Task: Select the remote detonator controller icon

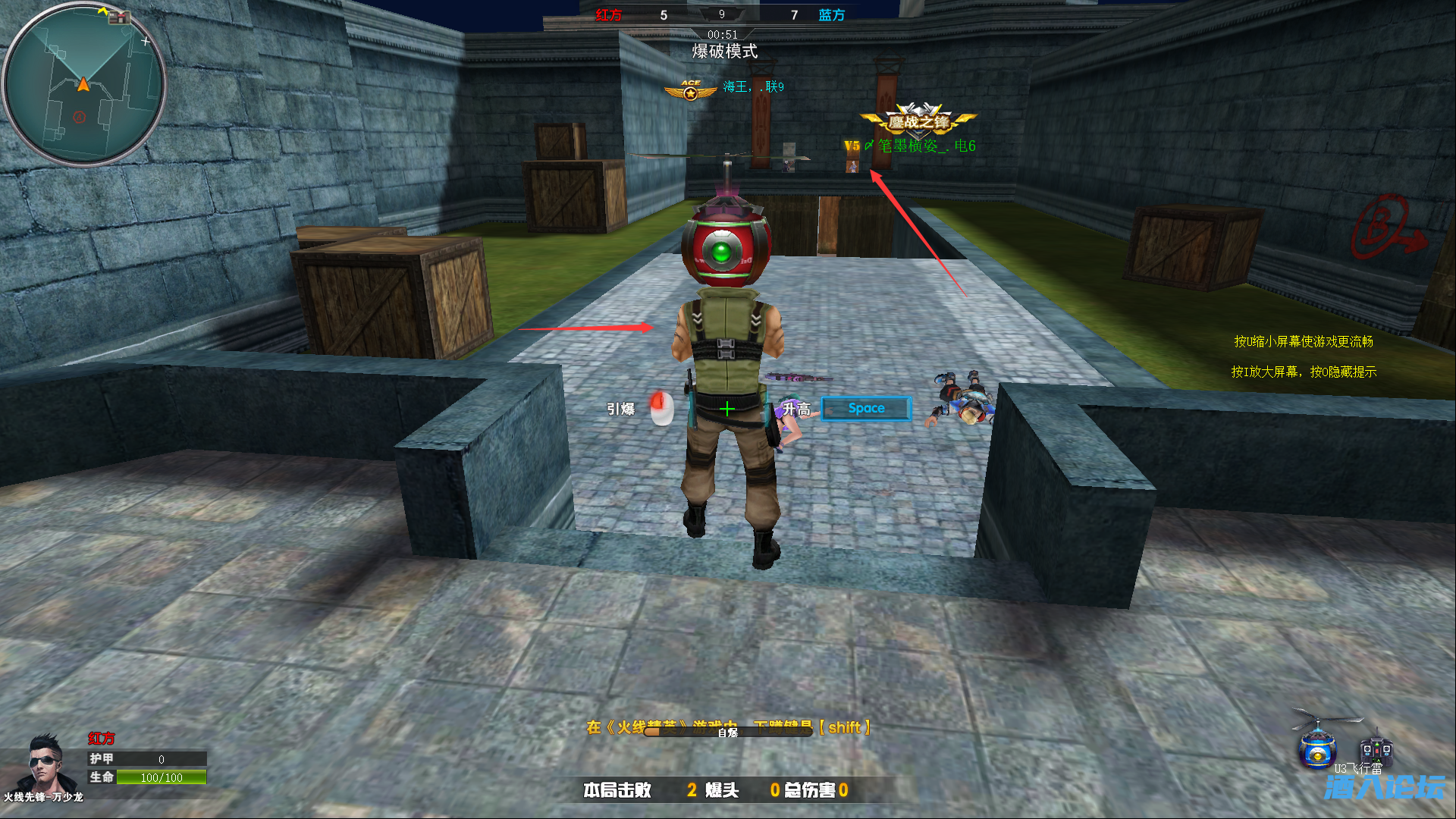Action: [x=1375, y=749]
